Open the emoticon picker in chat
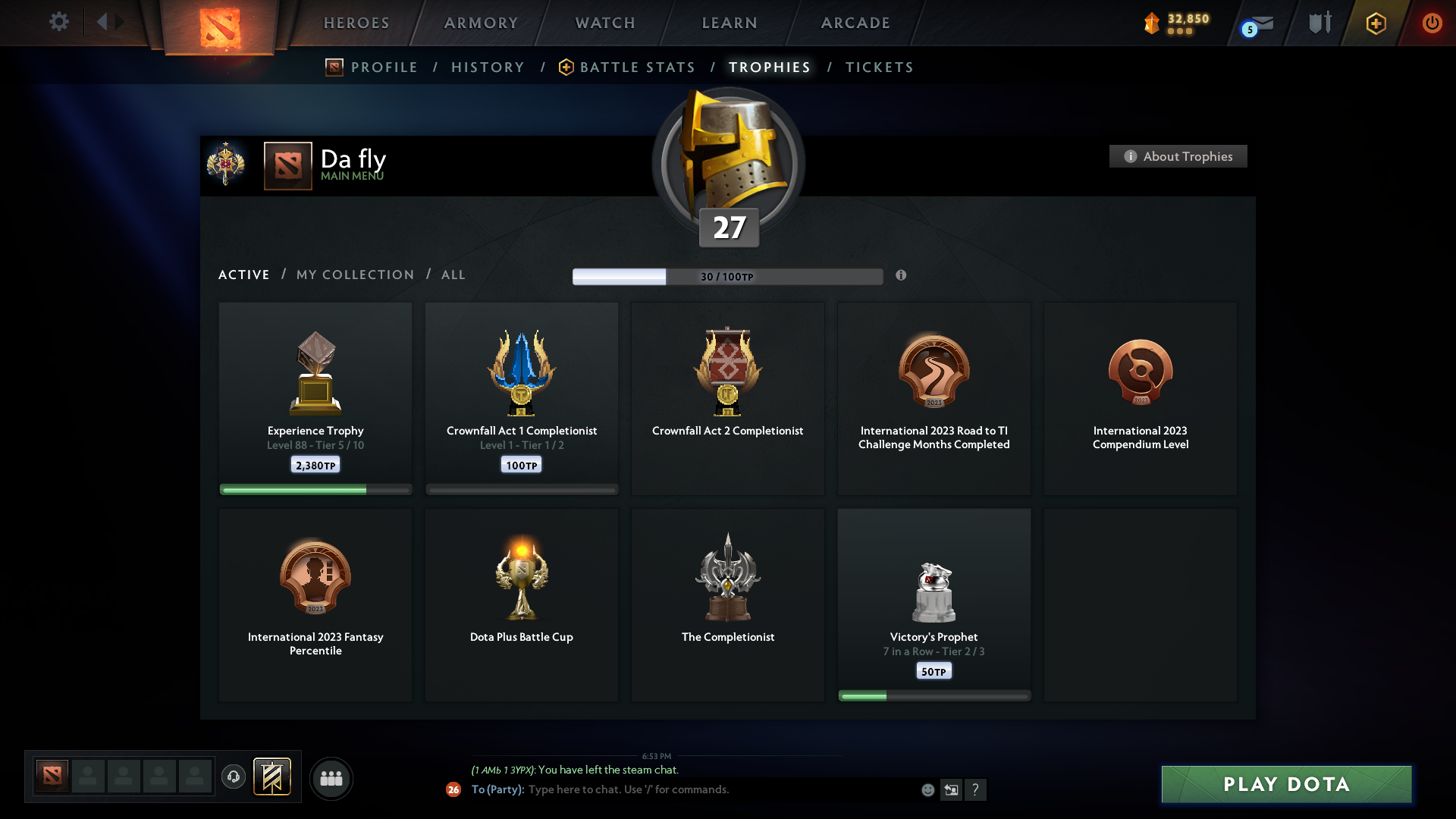Image resolution: width=1456 pixels, height=819 pixels. coord(928,789)
